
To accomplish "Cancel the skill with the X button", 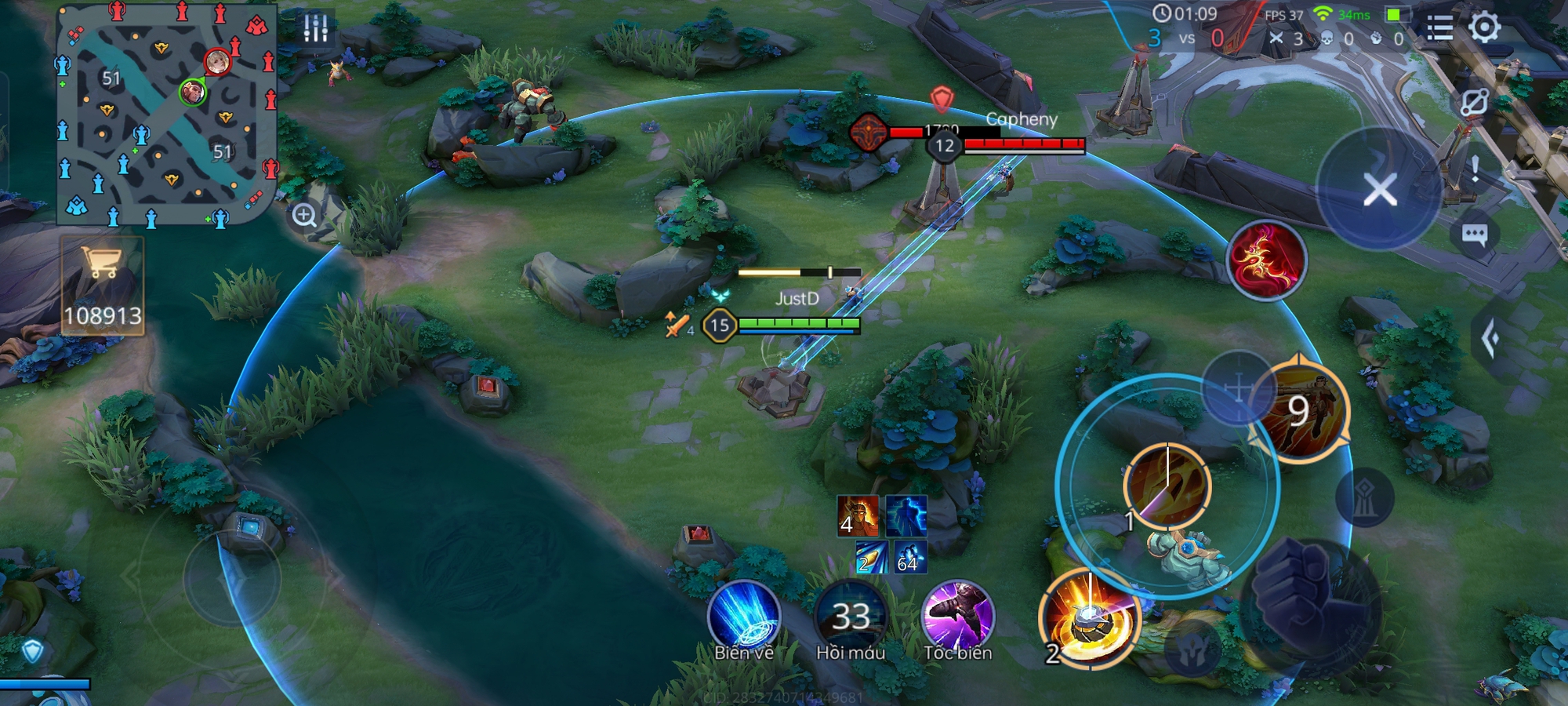I will [x=1379, y=190].
